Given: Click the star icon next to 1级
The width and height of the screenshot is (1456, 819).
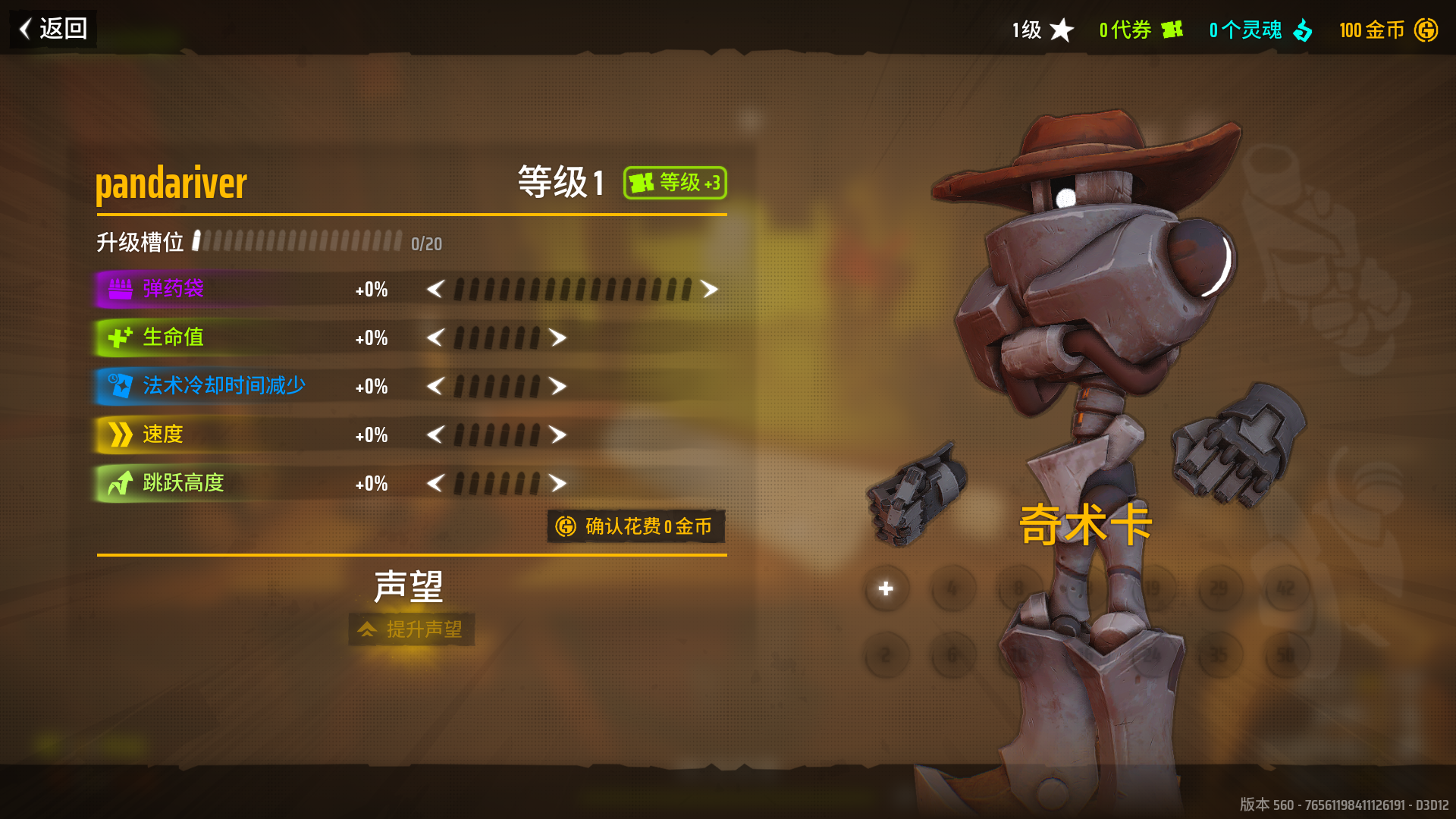Looking at the screenshot, I should (1062, 30).
